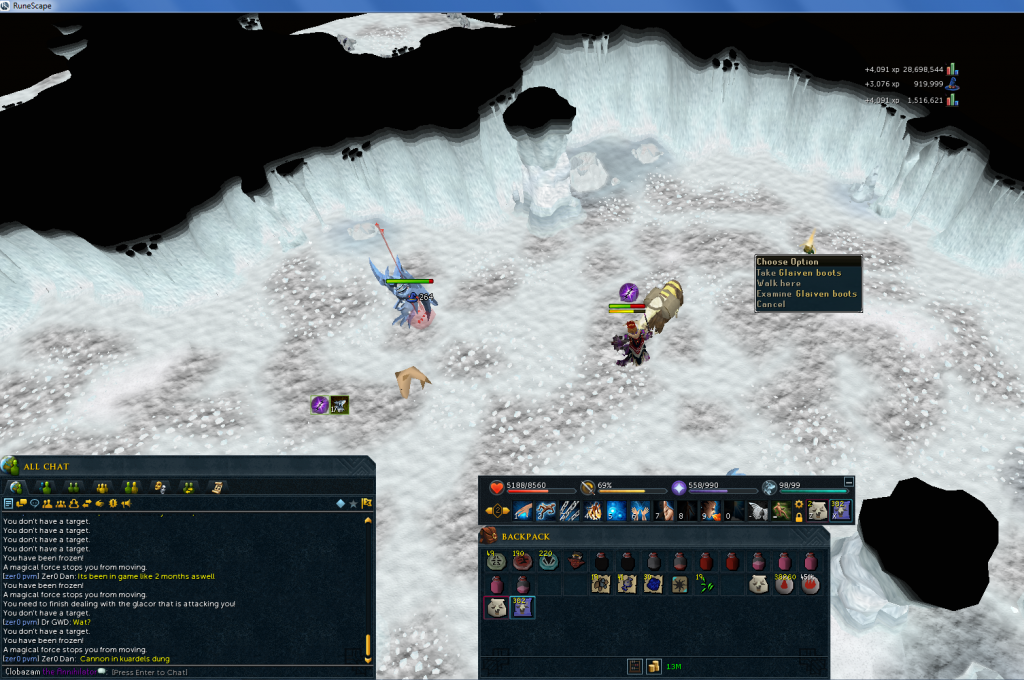Screen dimensions: 1024x680
Task: Click the blue summoning scroll stack of 382
Action: point(524,607)
